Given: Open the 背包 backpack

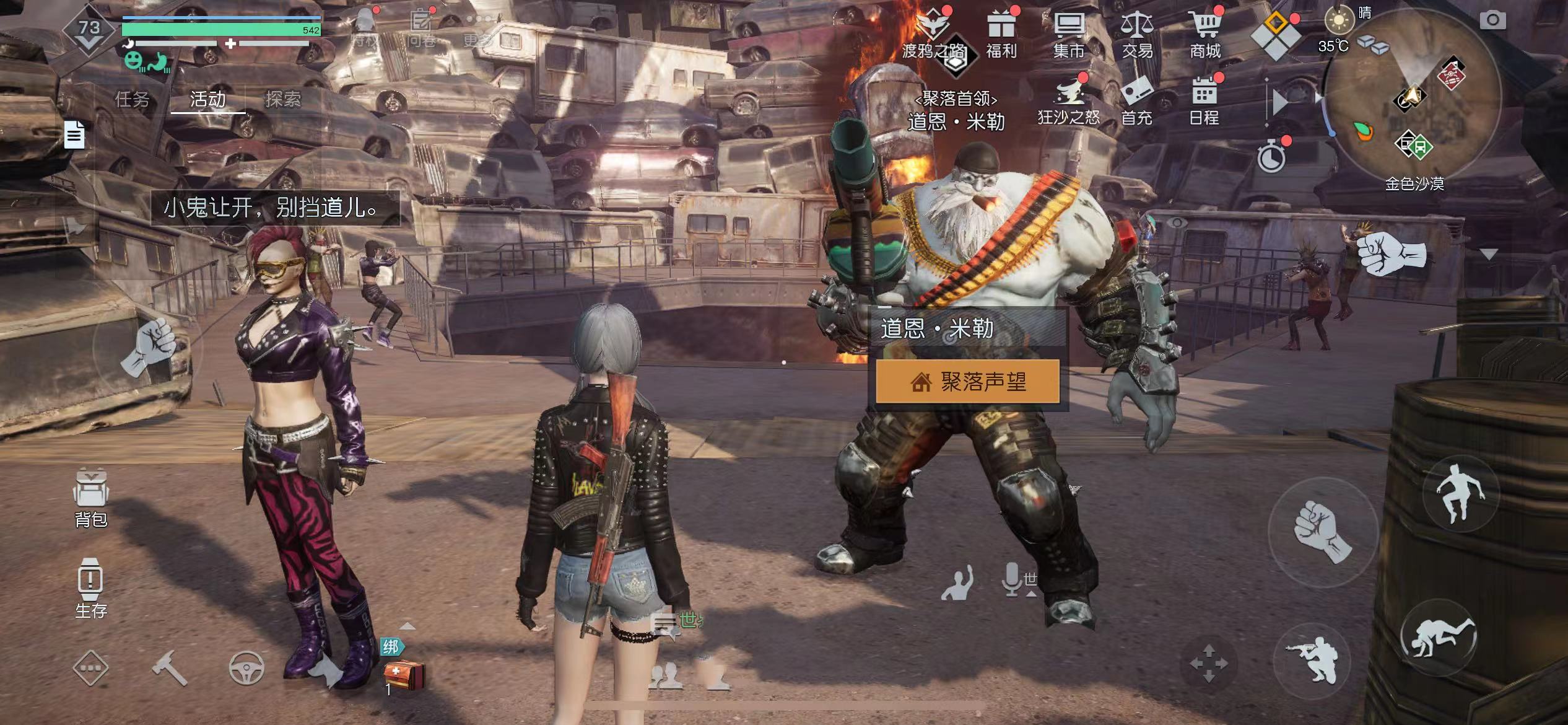Looking at the screenshot, I should [x=91, y=498].
